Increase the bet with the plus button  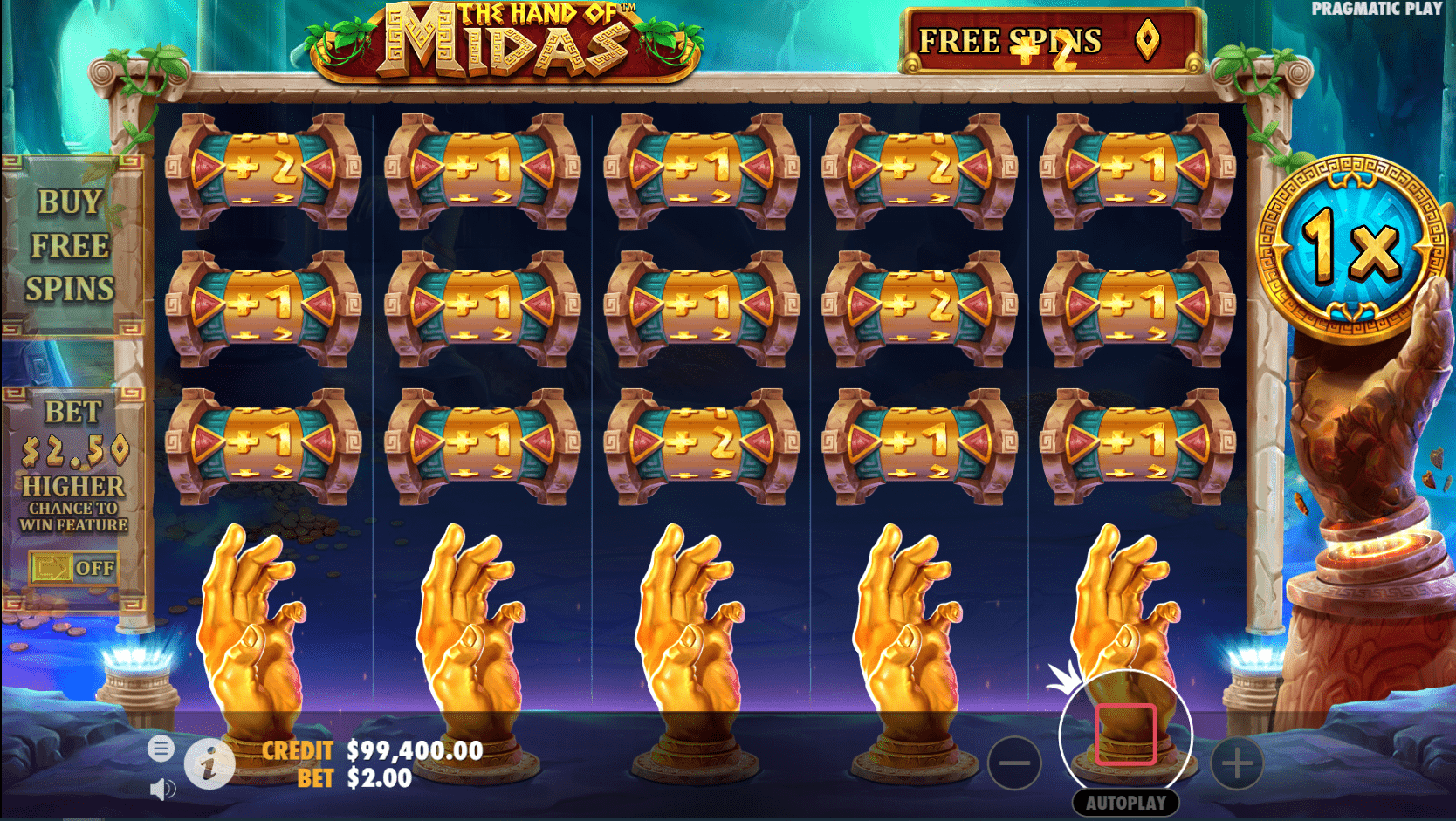click(1239, 764)
